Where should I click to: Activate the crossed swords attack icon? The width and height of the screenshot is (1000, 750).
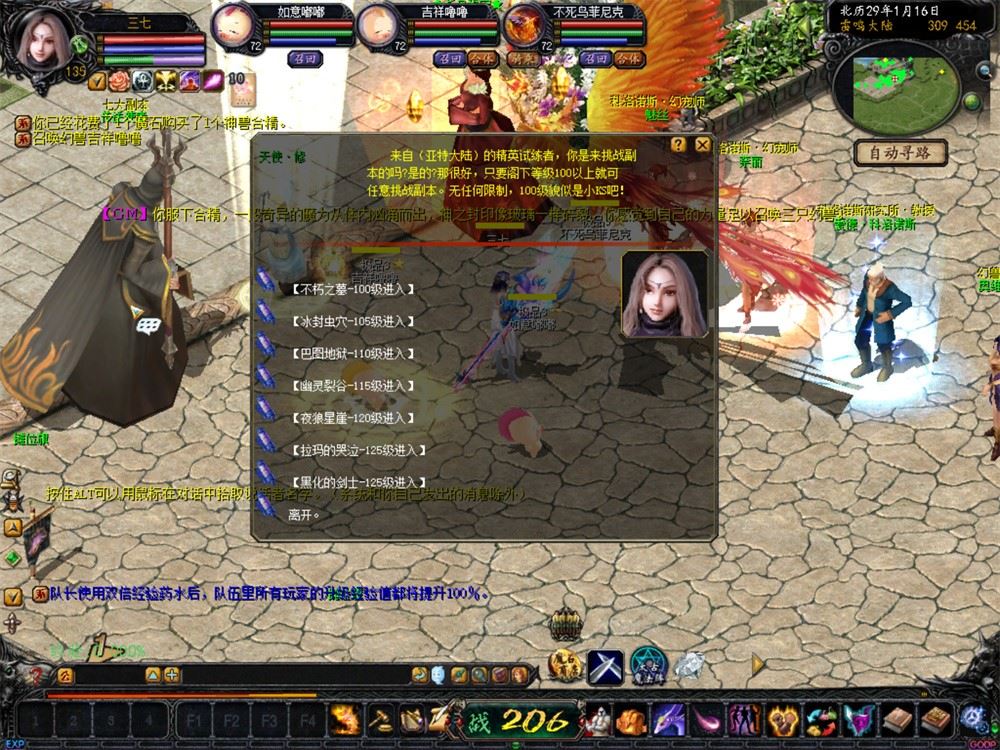pos(605,666)
